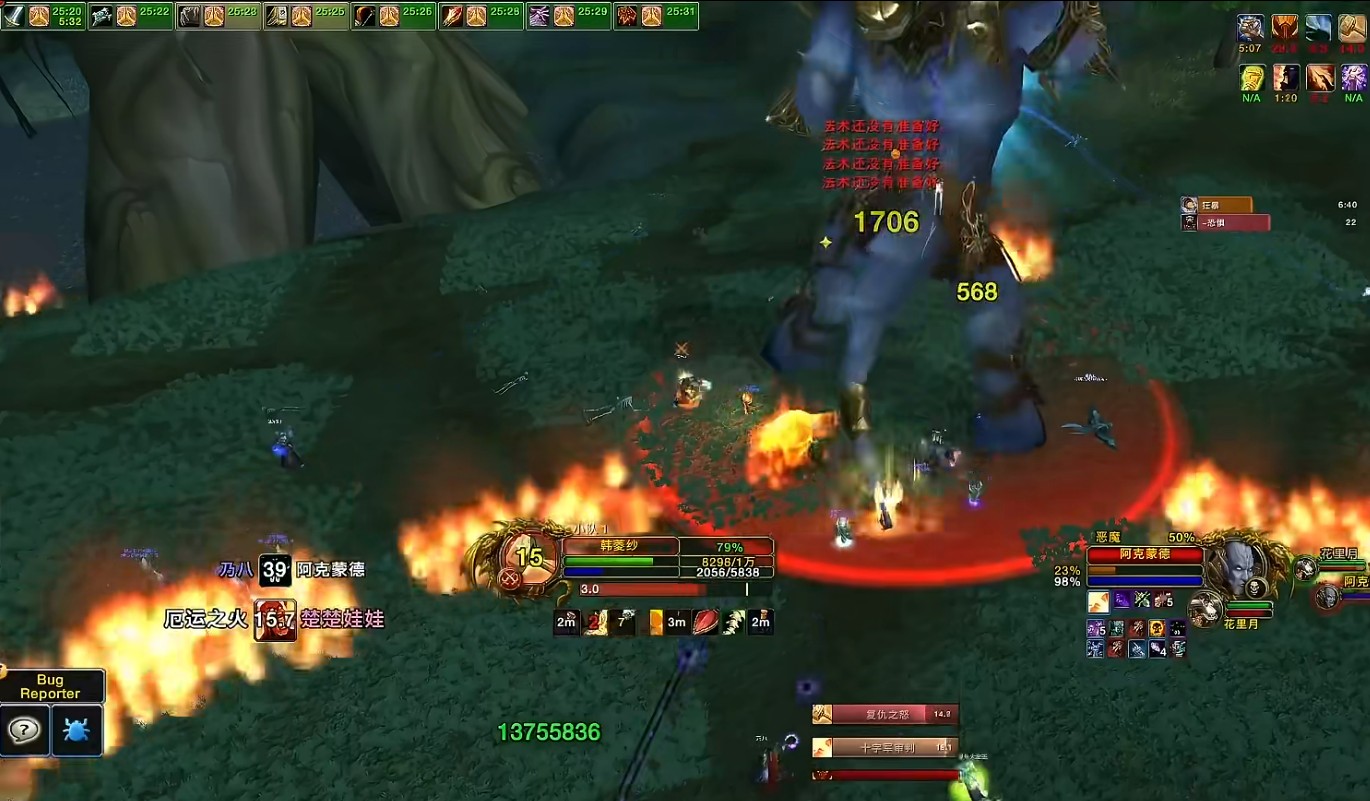
Task: Select the sword weapon buff tracker icon
Action: [x=14, y=16]
